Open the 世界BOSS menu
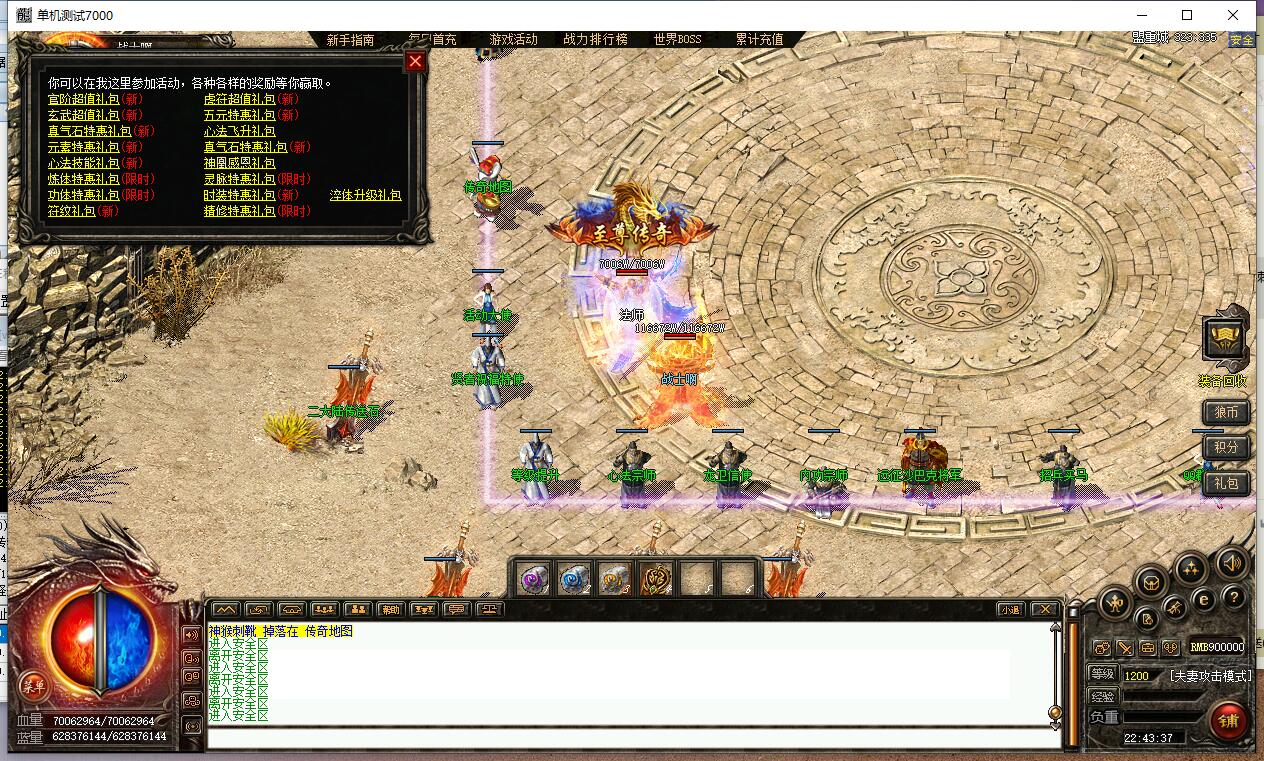The width and height of the screenshot is (1264, 761). [677, 40]
